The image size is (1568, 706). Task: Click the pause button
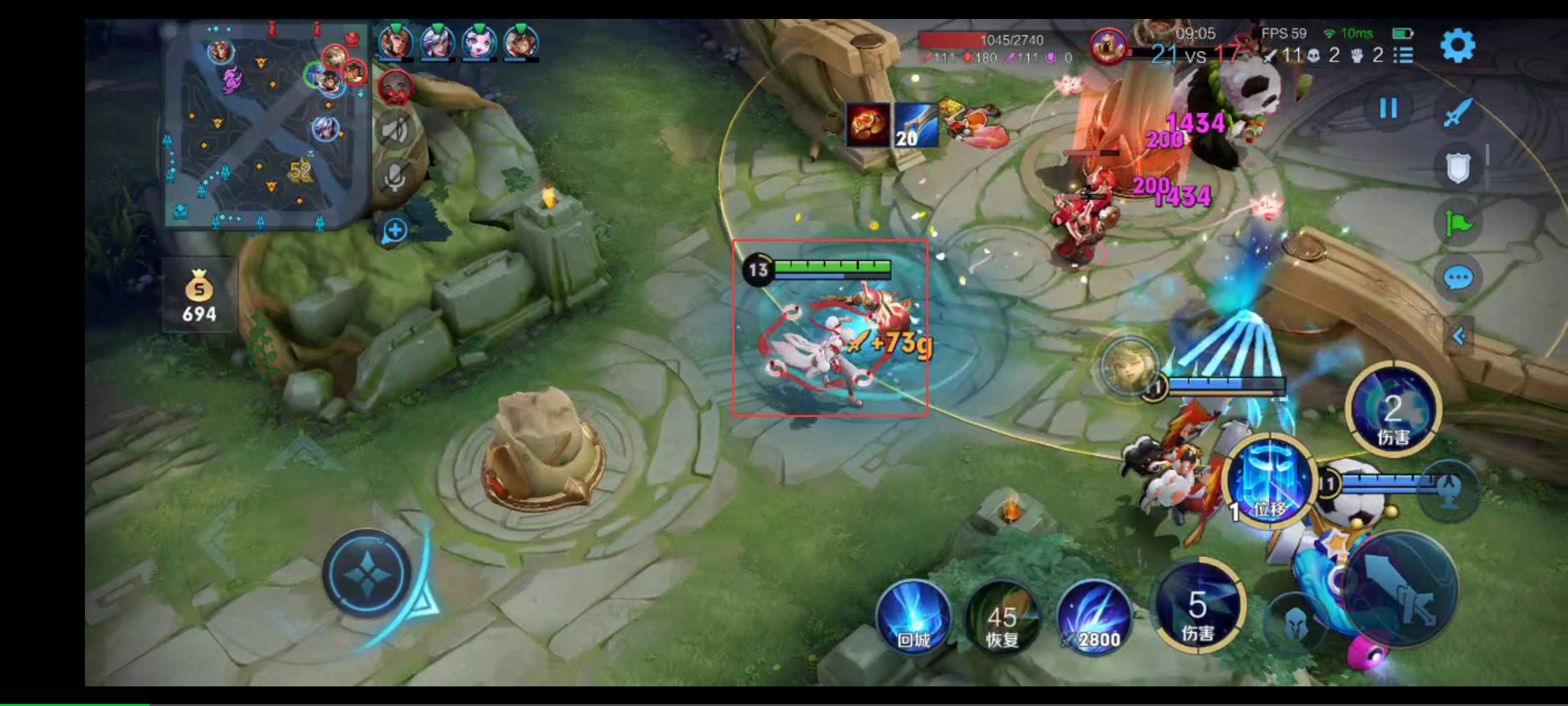pos(1388,109)
